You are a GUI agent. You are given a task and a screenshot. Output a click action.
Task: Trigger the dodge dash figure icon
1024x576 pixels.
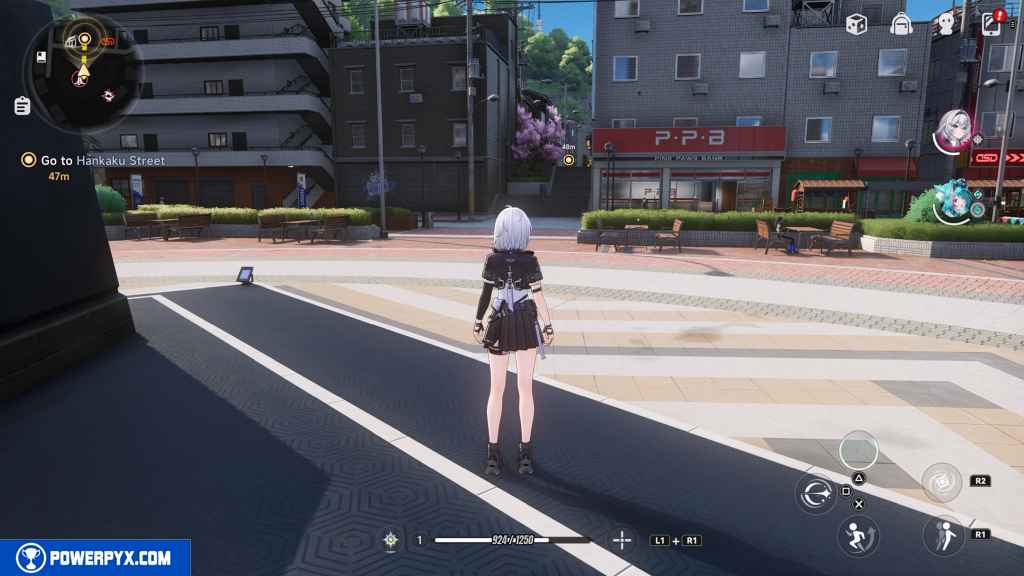point(942,535)
